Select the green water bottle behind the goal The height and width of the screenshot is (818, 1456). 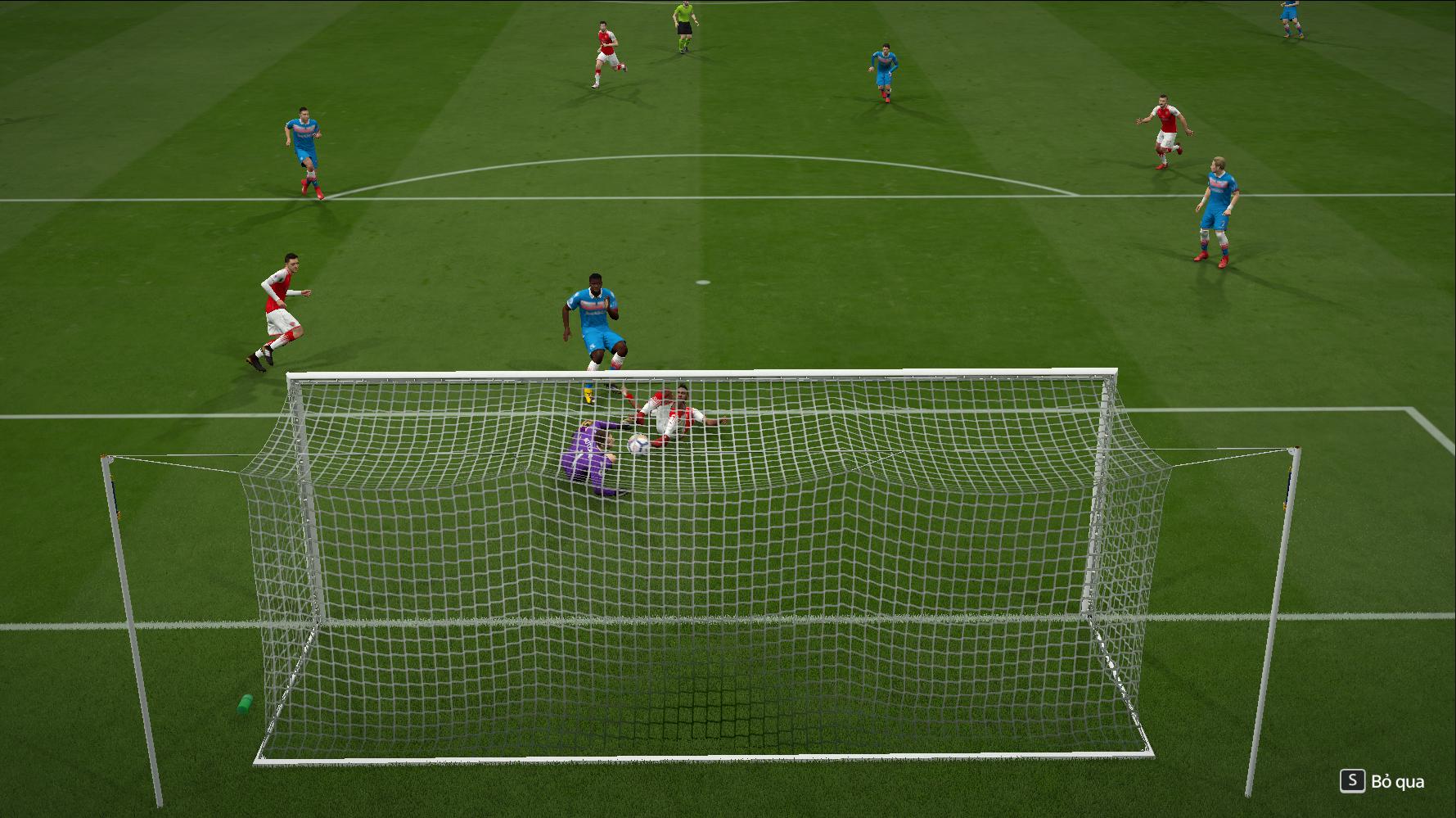[x=244, y=704]
